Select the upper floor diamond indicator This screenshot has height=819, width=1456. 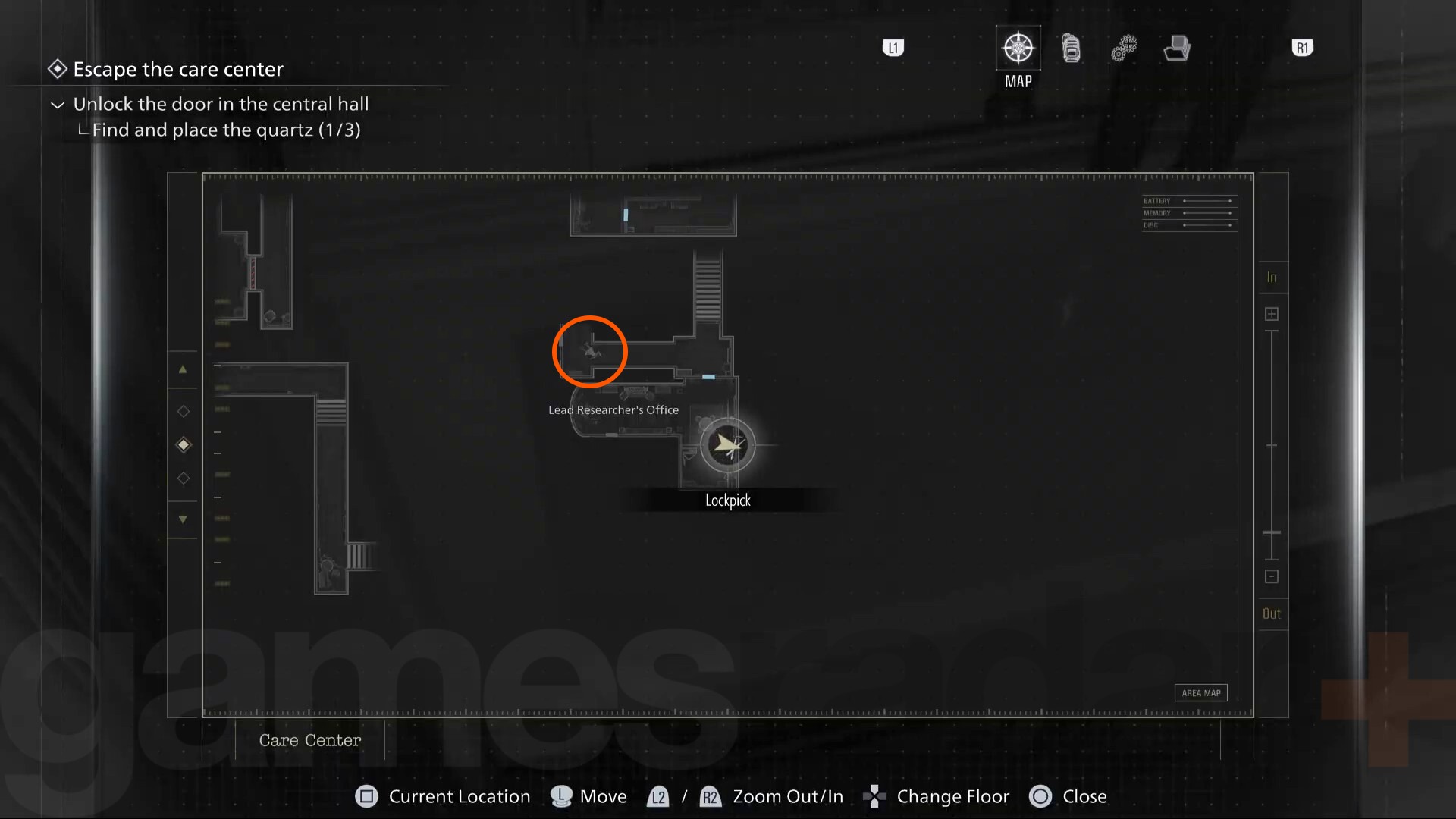click(183, 412)
